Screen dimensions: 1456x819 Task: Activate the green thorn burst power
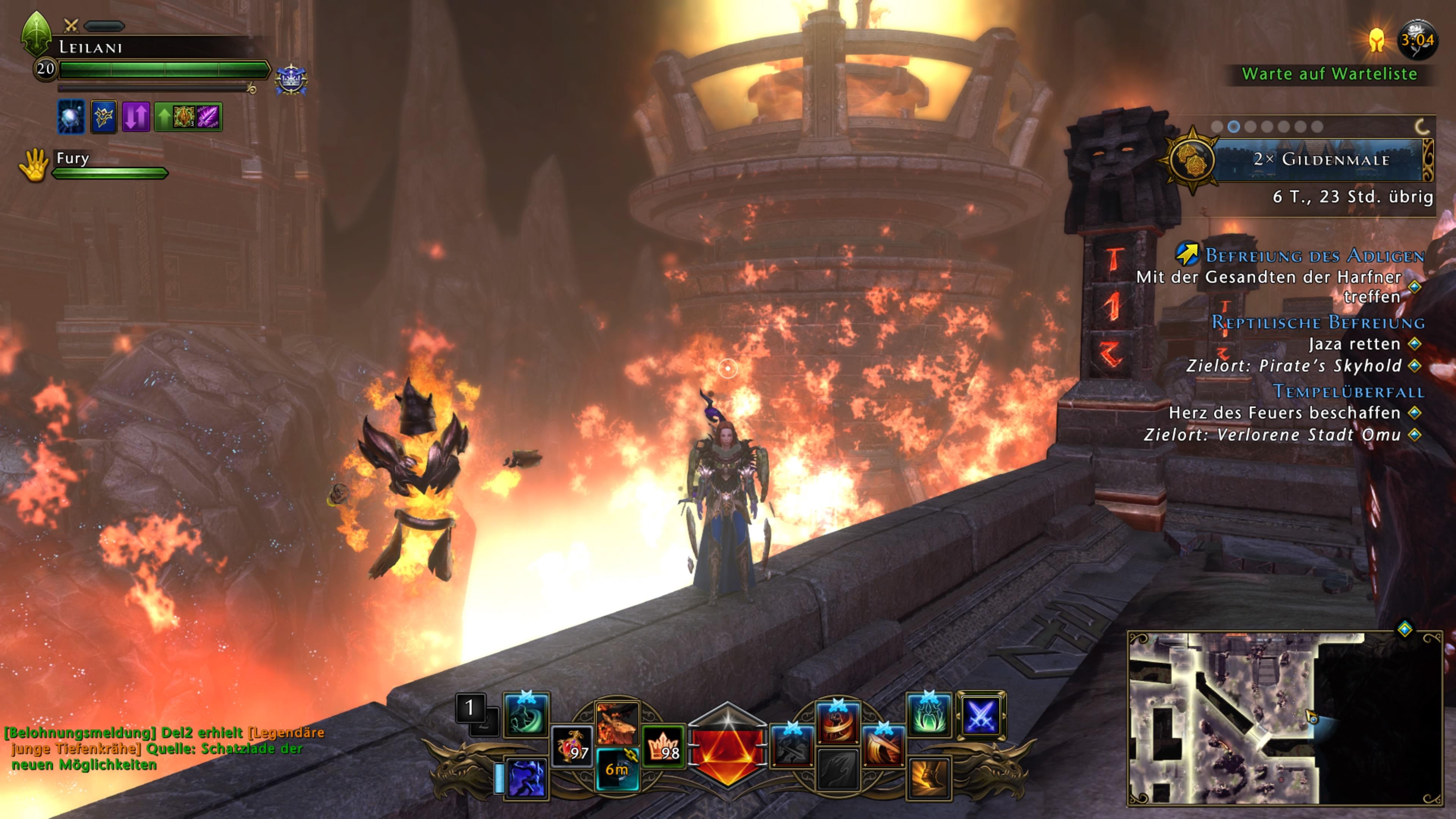point(929,715)
